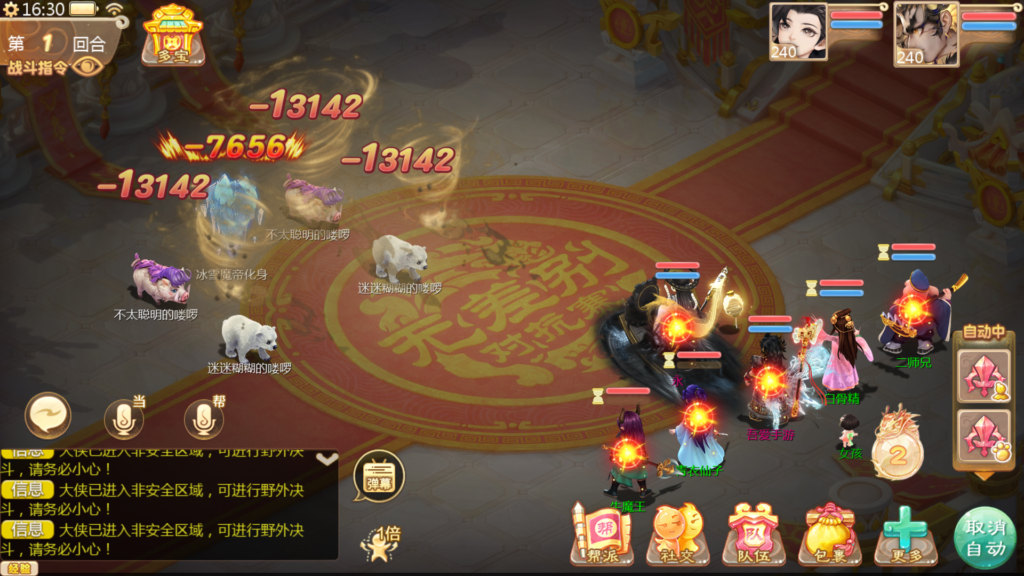Image resolution: width=1024 pixels, height=576 pixels.
Task: Expand the 更多 plus menu
Action: tap(906, 534)
